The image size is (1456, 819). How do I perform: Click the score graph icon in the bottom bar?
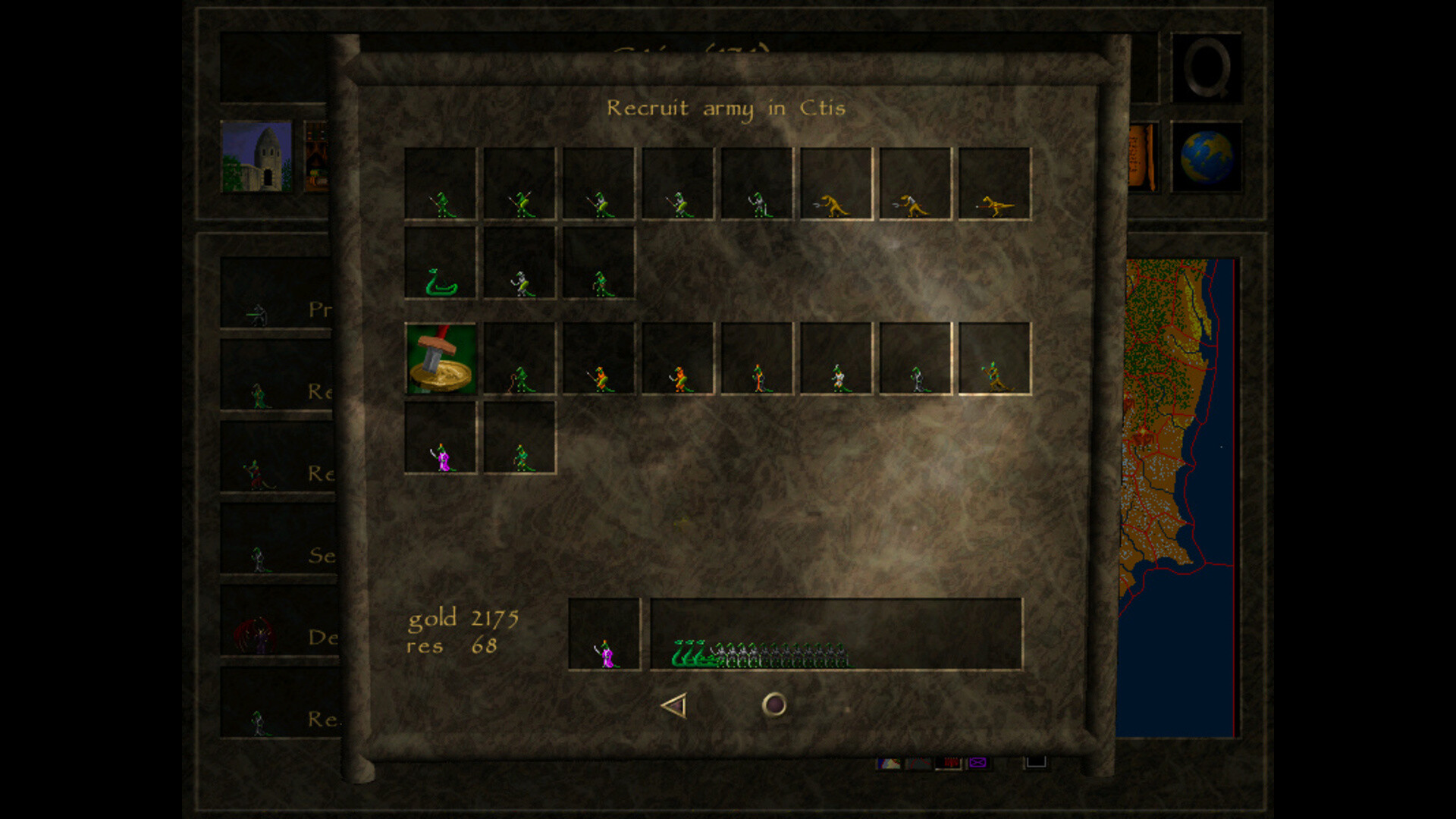tap(919, 762)
